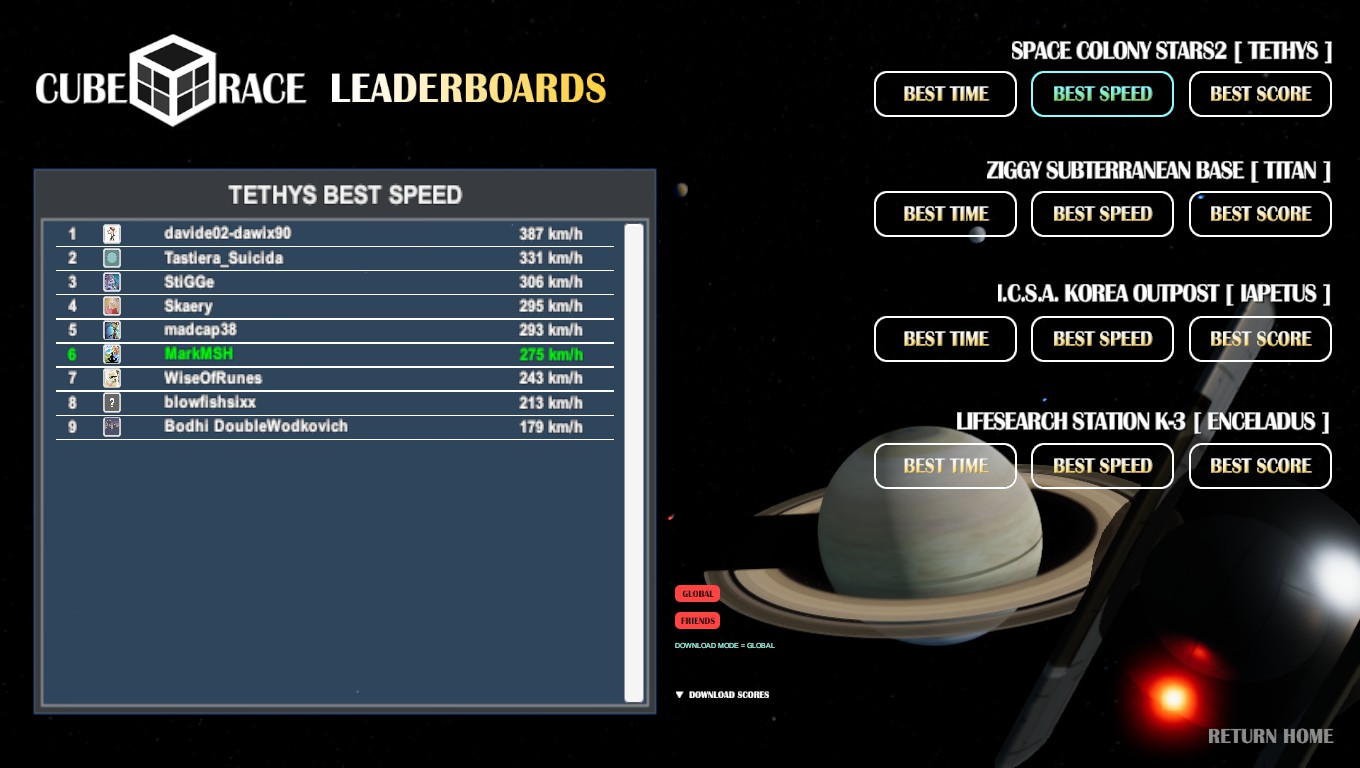Select Enceladus Best Score button

[1260, 466]
